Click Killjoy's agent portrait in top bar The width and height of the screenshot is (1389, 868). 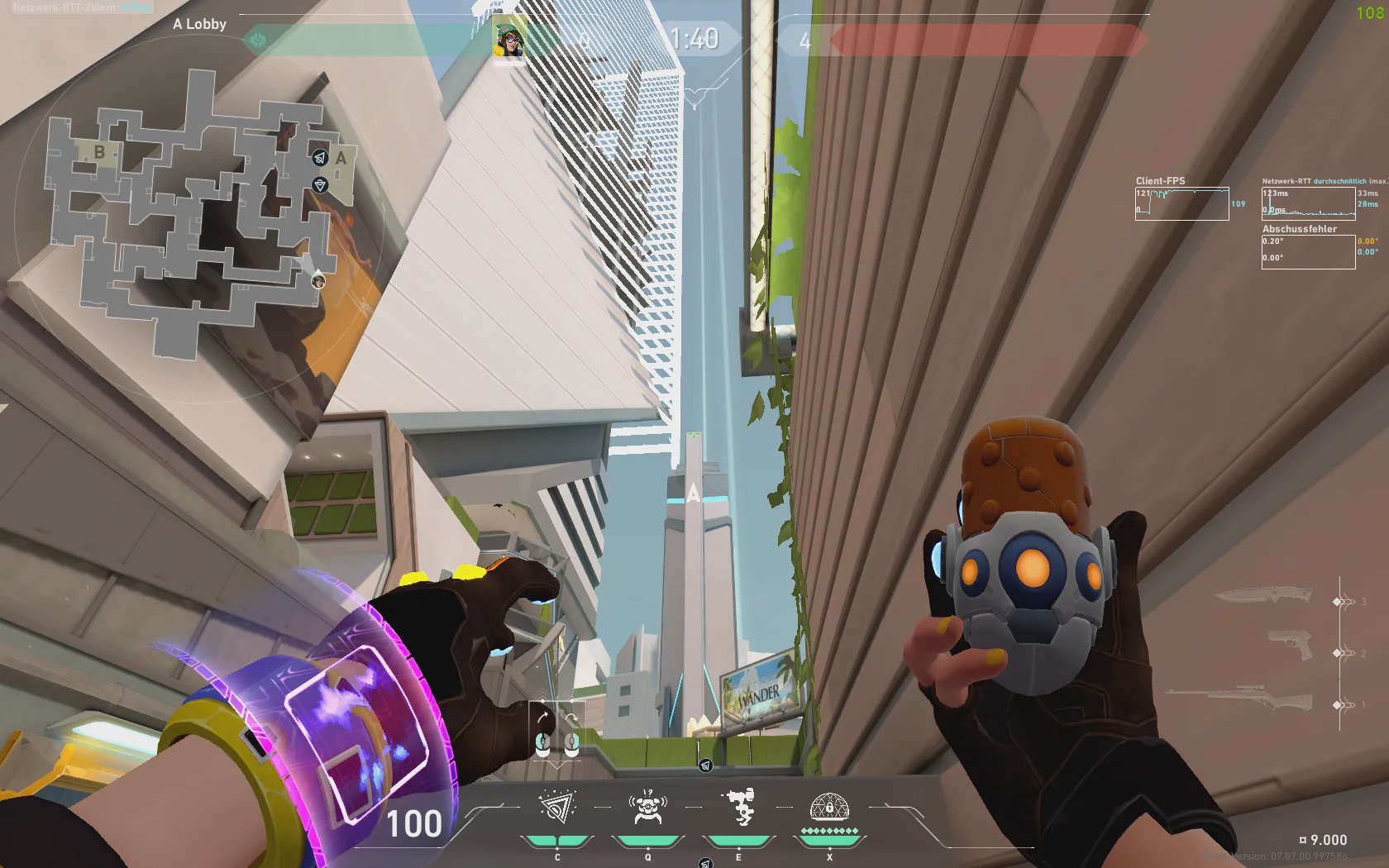[509, 39]
